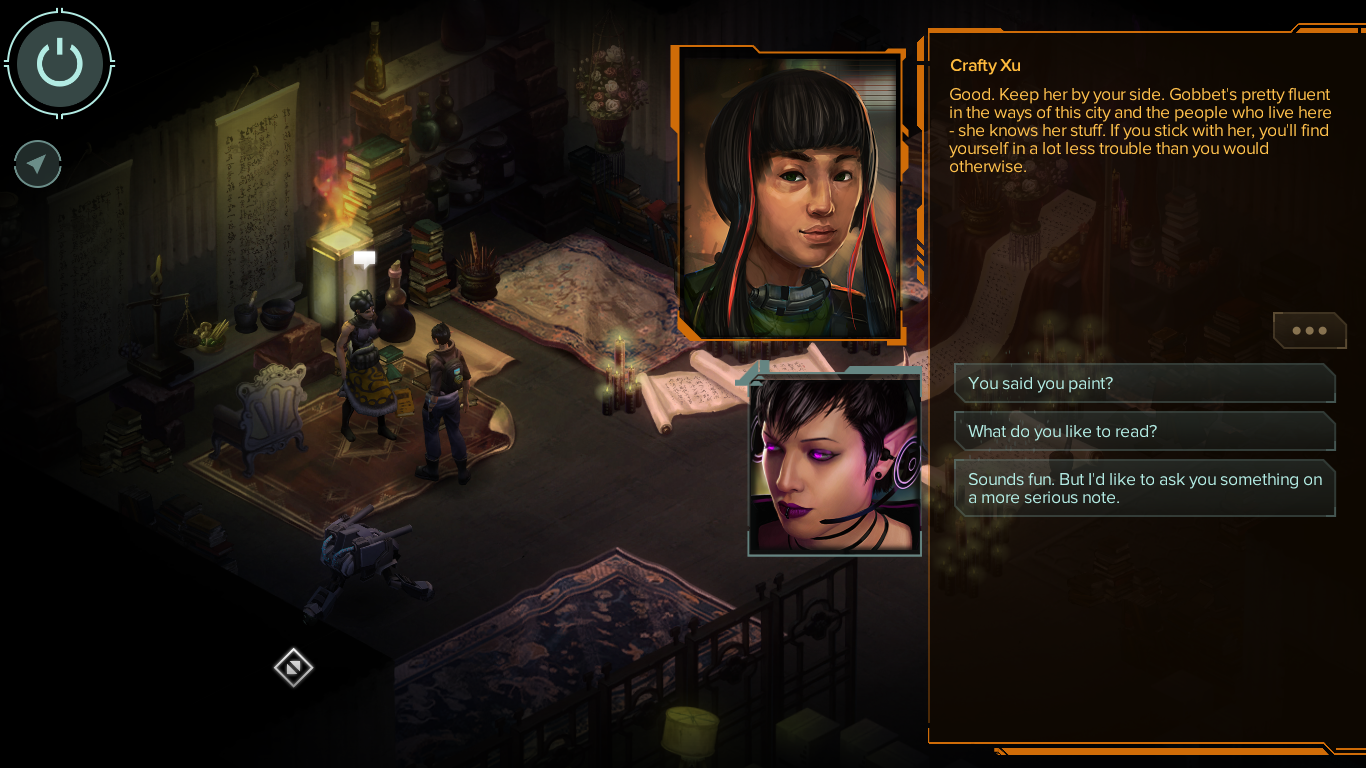
Task: Click the diamond-shaped marker icon
Action: tap(294, 667)
